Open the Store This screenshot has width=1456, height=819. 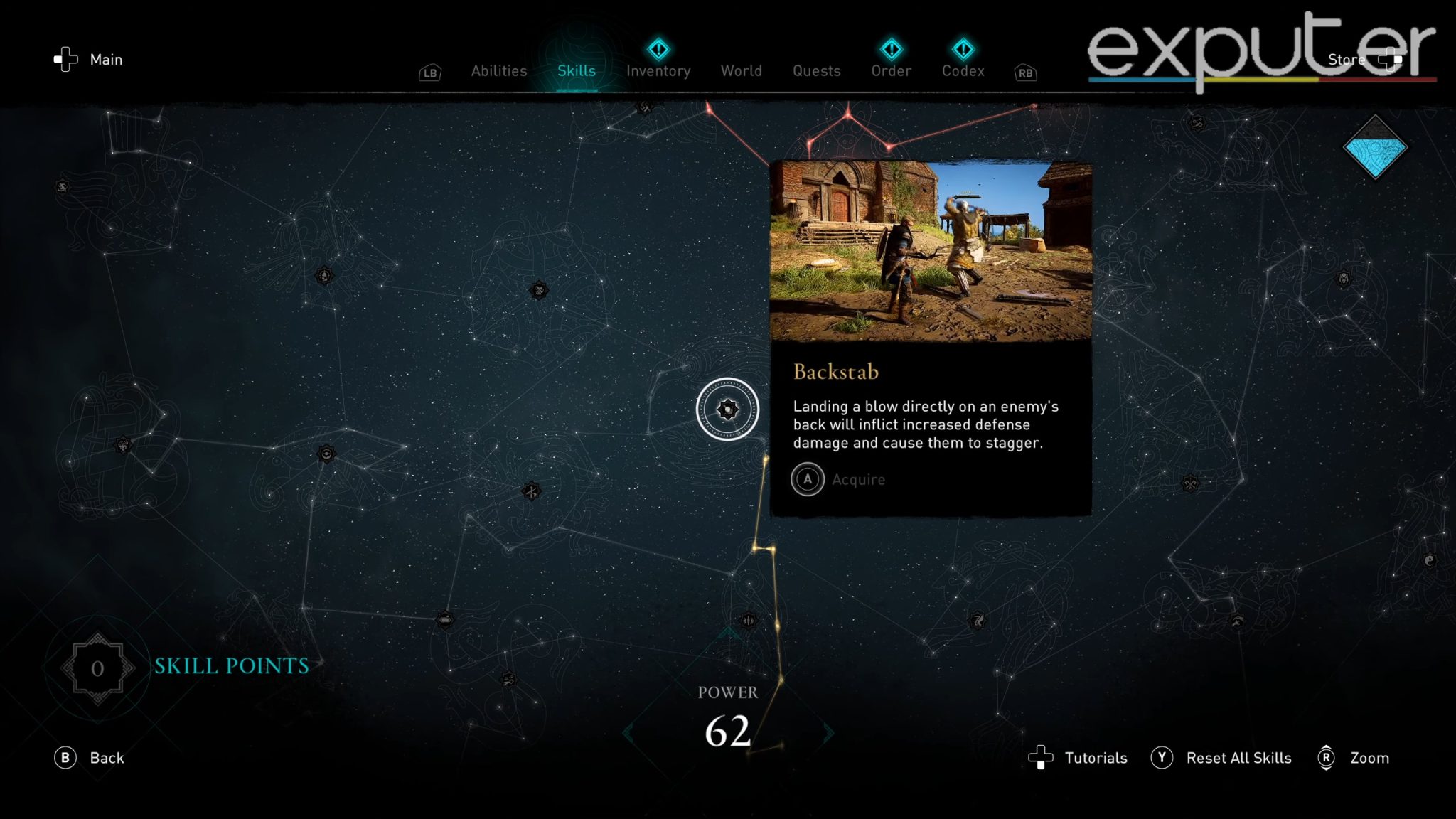pos(1346,59)
